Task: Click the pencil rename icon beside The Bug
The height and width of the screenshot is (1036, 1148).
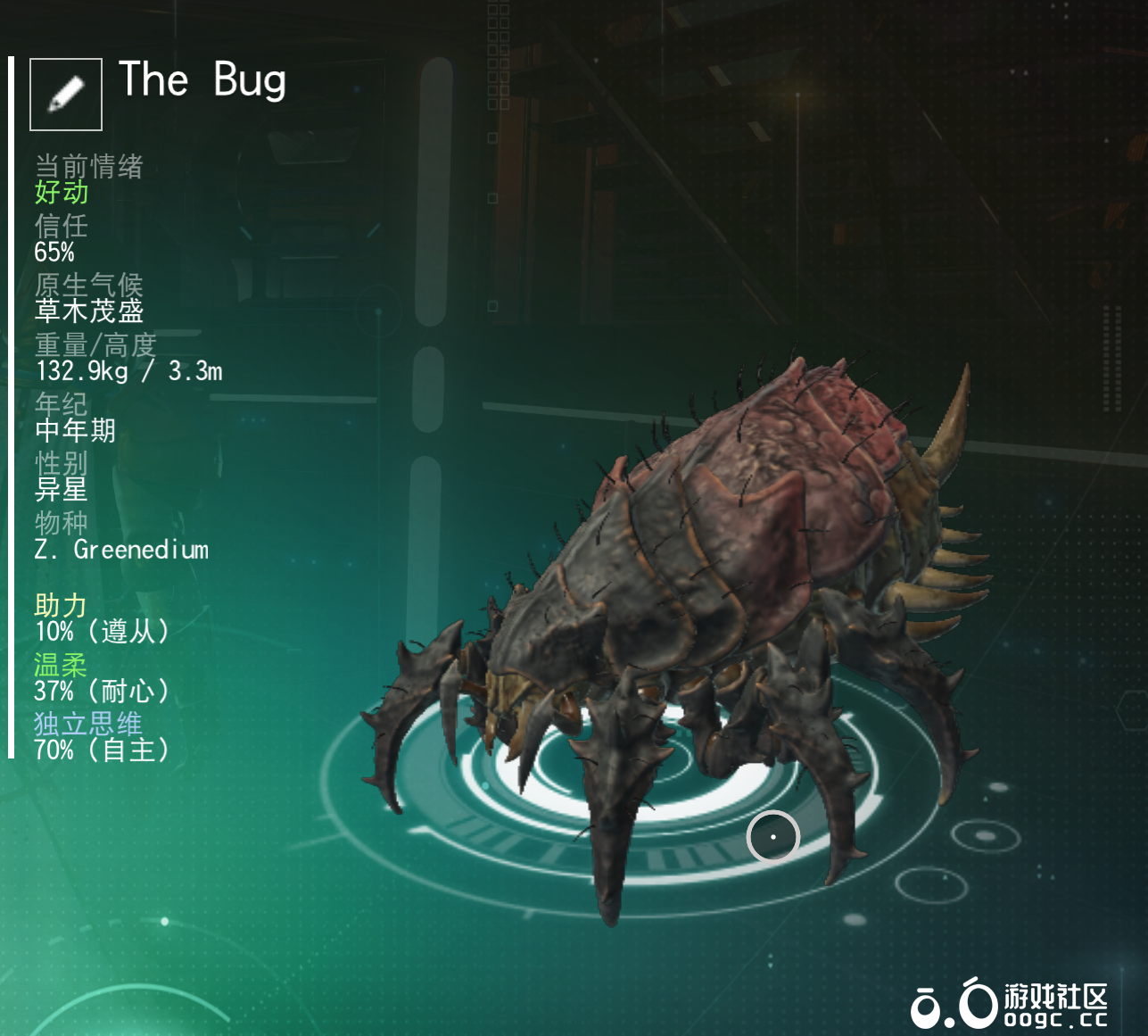Action: pos(66,95)
